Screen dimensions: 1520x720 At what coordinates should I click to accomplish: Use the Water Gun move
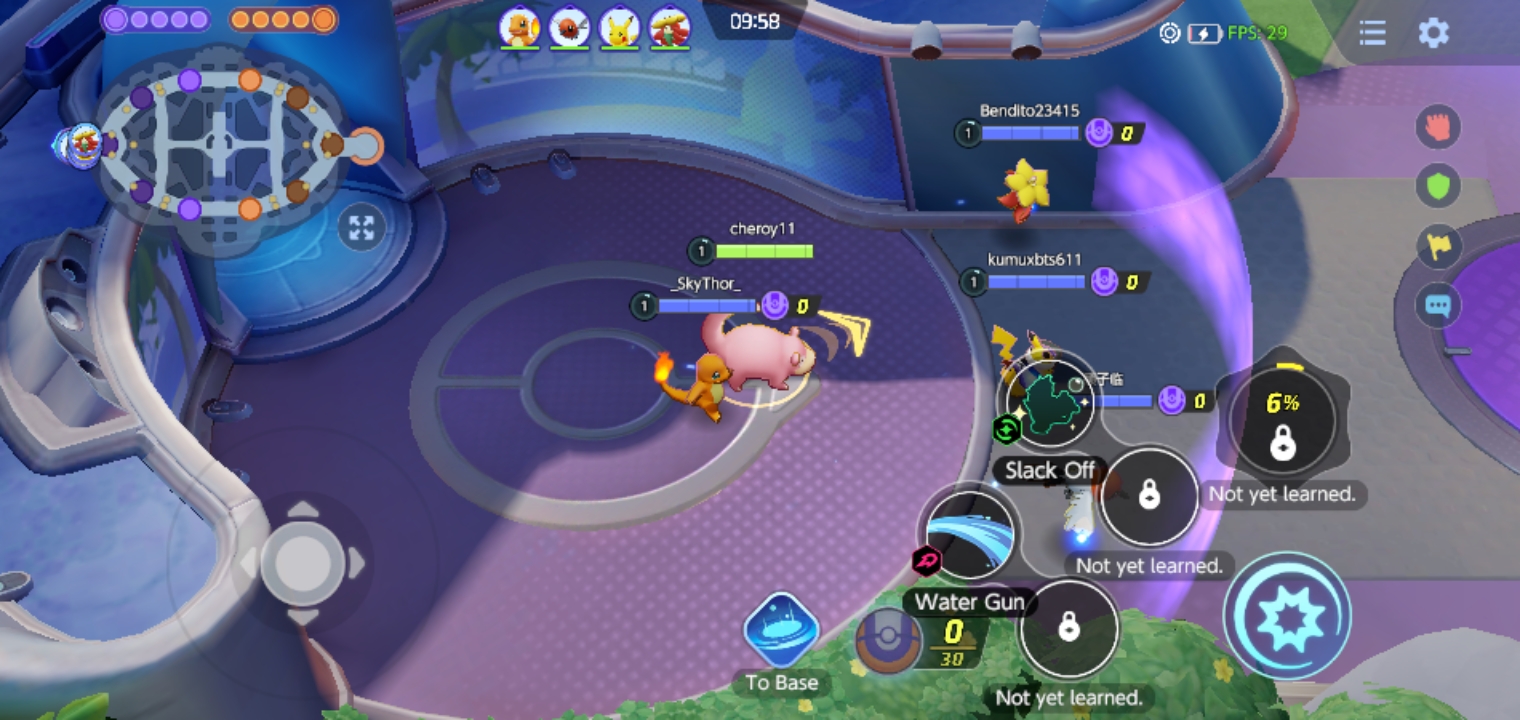coord(970,536)
